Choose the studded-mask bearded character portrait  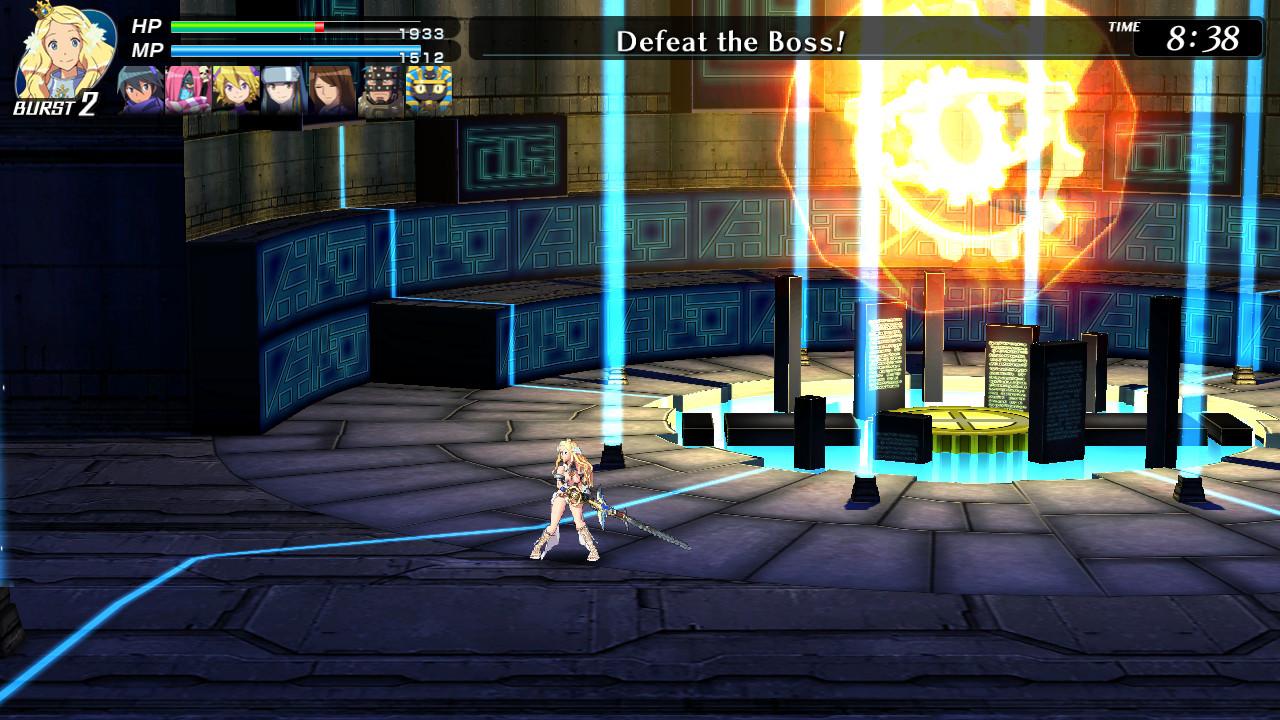pyautogui.click(x=381, y=91)
